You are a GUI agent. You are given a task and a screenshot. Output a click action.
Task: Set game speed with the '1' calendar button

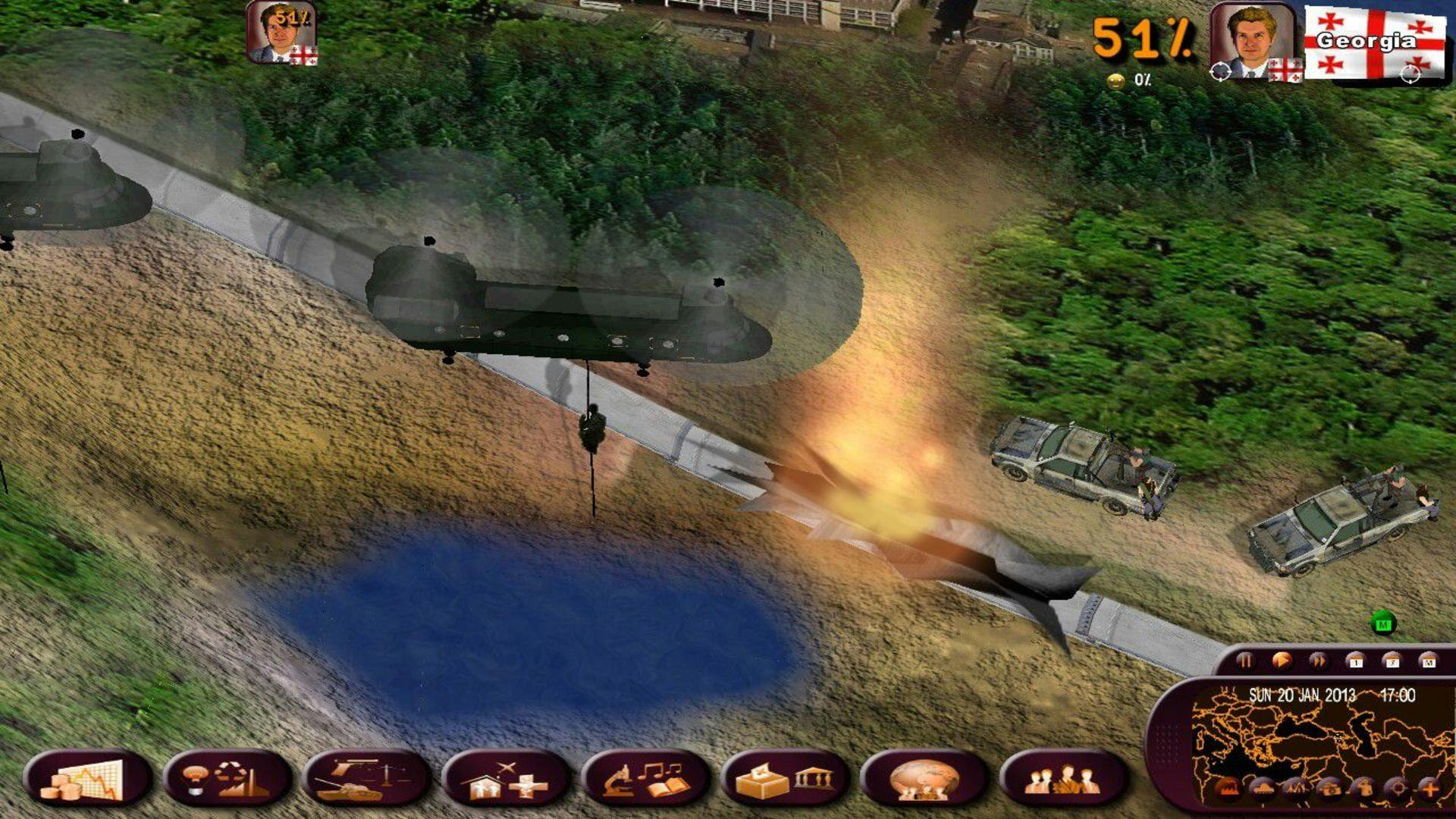pyautogui.click(x=1357, y=660)
